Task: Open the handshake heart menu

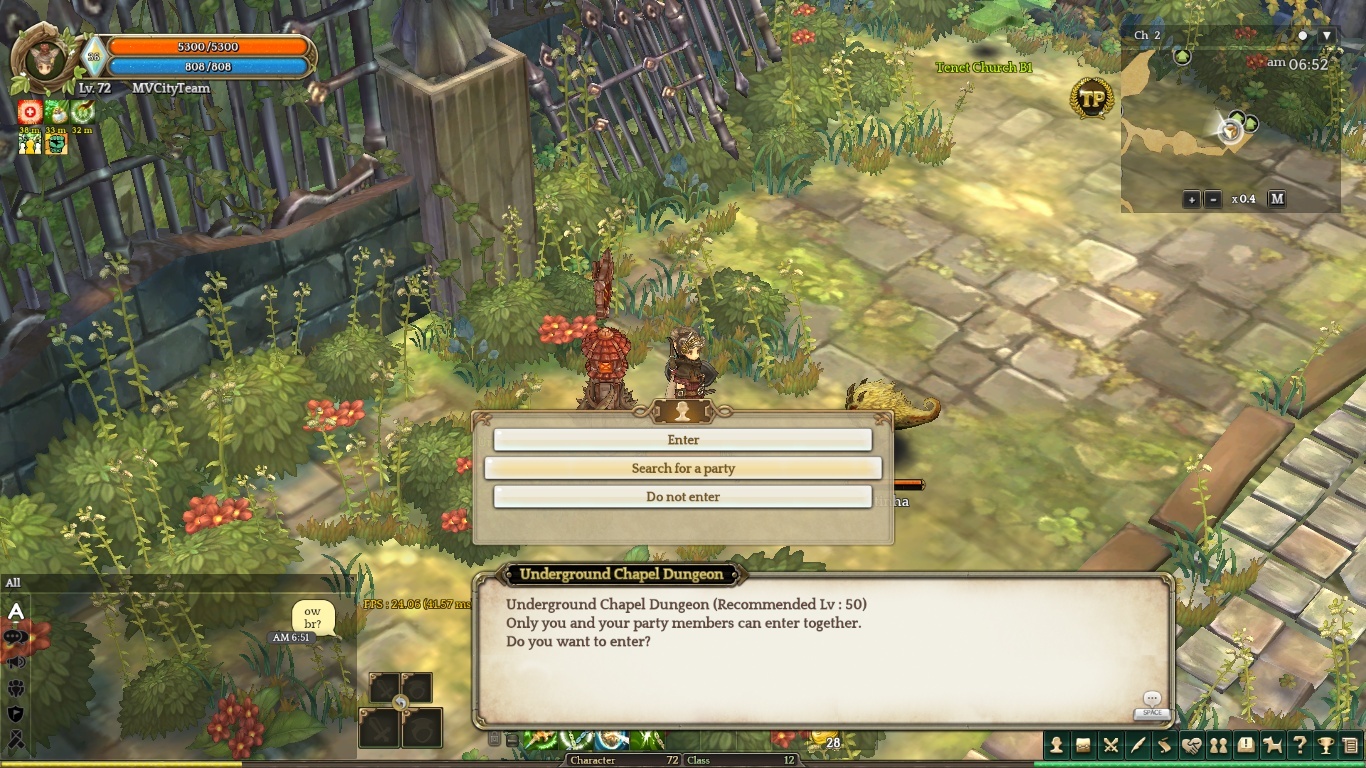Action: [x=1191, y=745]
